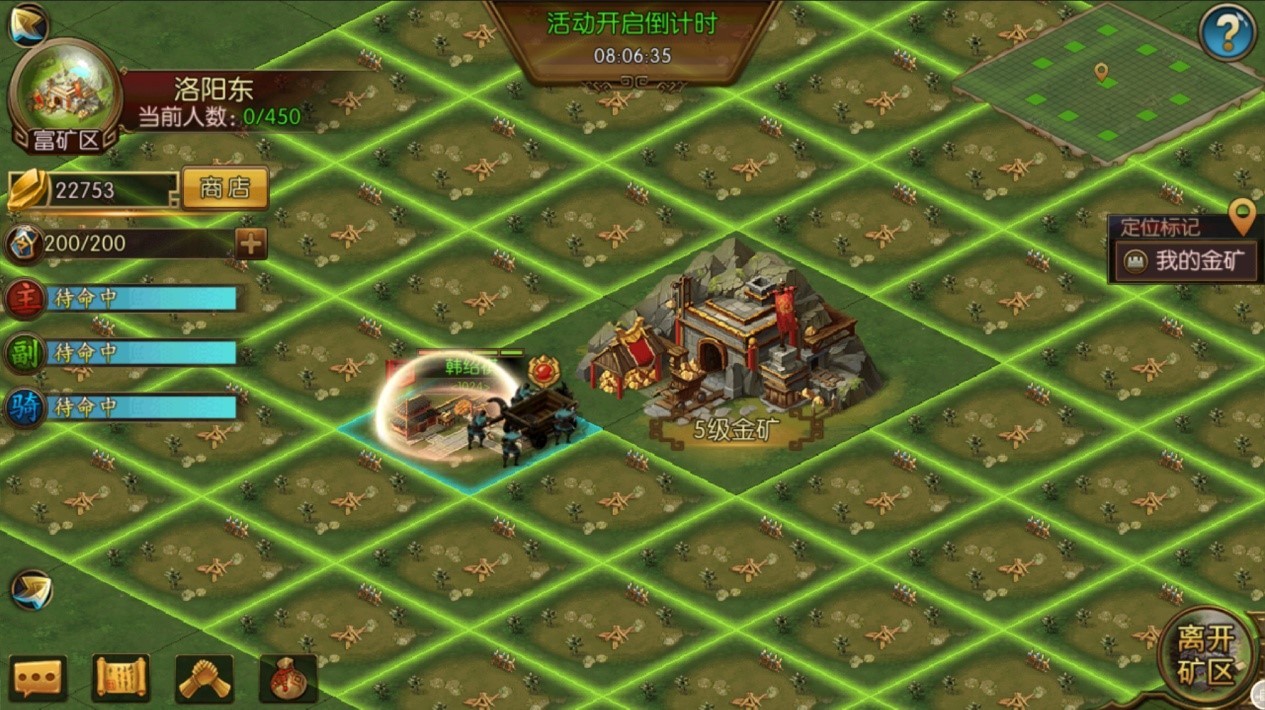Add action points with the plus button
The height and width of the screenshot is (710, 1265).
250,243
